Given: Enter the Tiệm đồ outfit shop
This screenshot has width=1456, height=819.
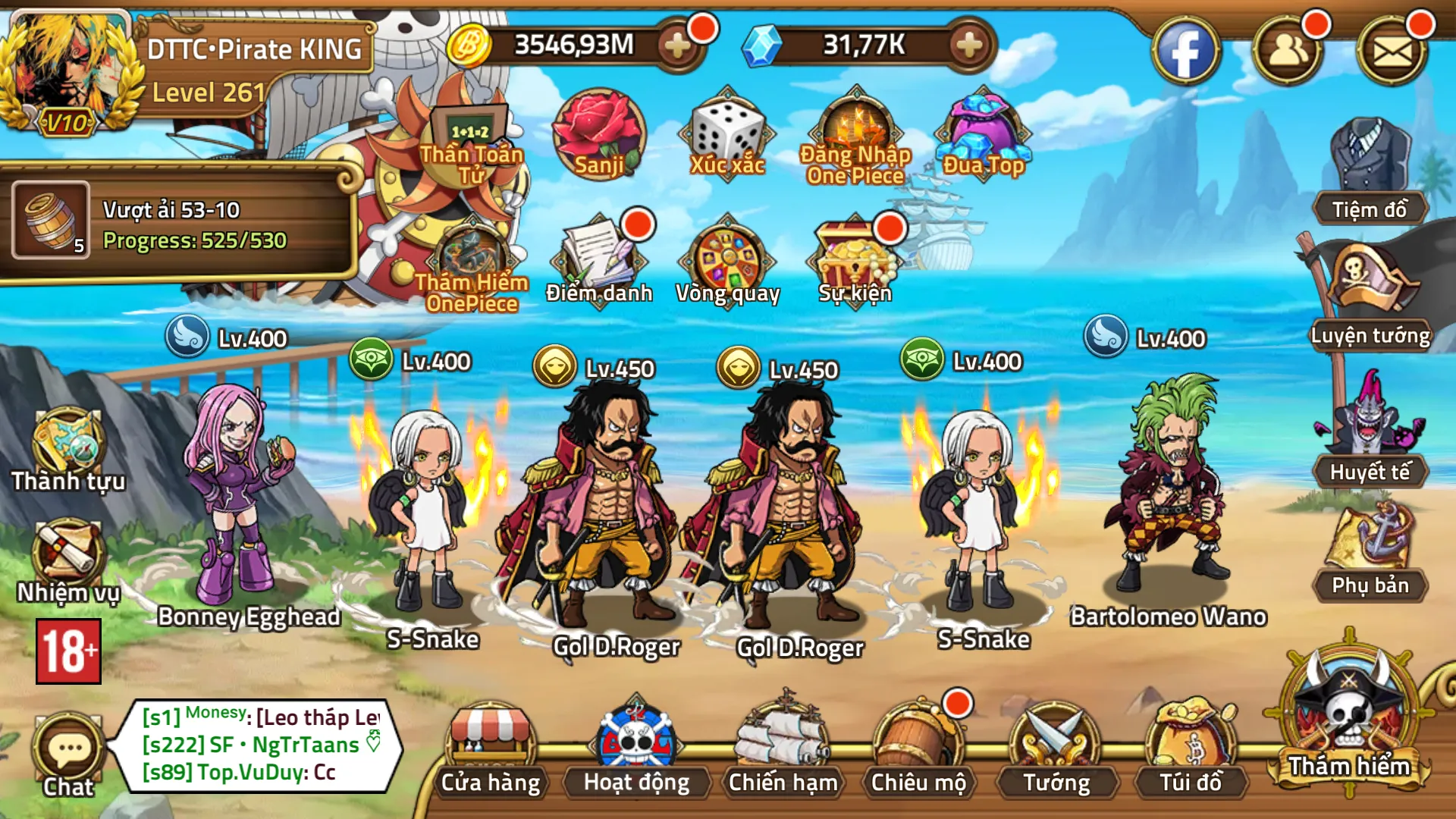Looking at the screenshot, I should pos(1370,171).
